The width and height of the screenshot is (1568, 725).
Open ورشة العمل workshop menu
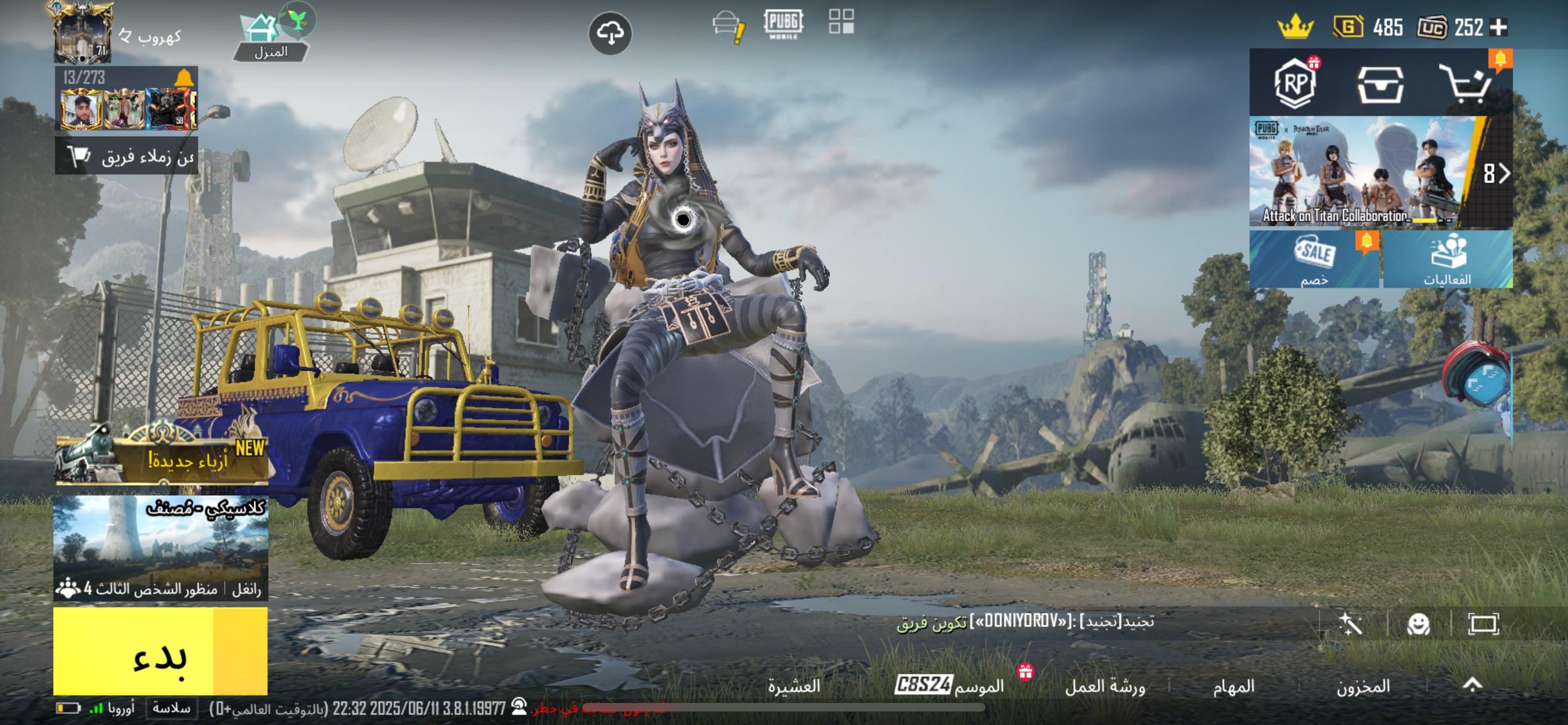pos(1105,687)
